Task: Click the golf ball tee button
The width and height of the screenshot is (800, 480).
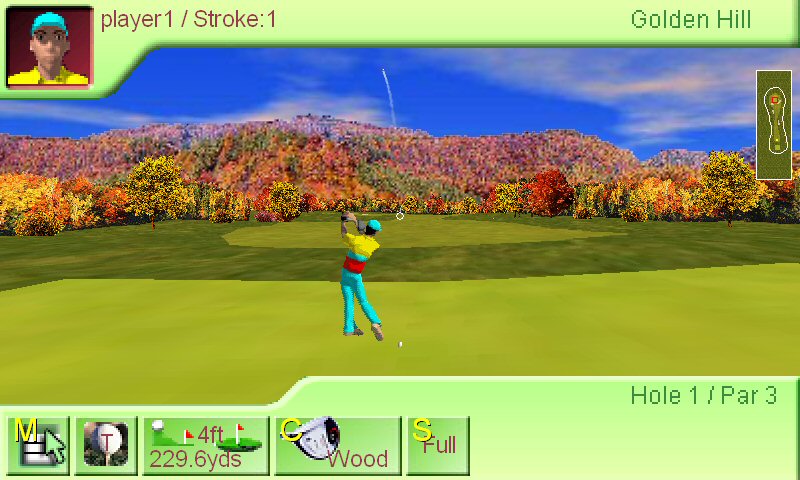Action: tap(106, 445)
